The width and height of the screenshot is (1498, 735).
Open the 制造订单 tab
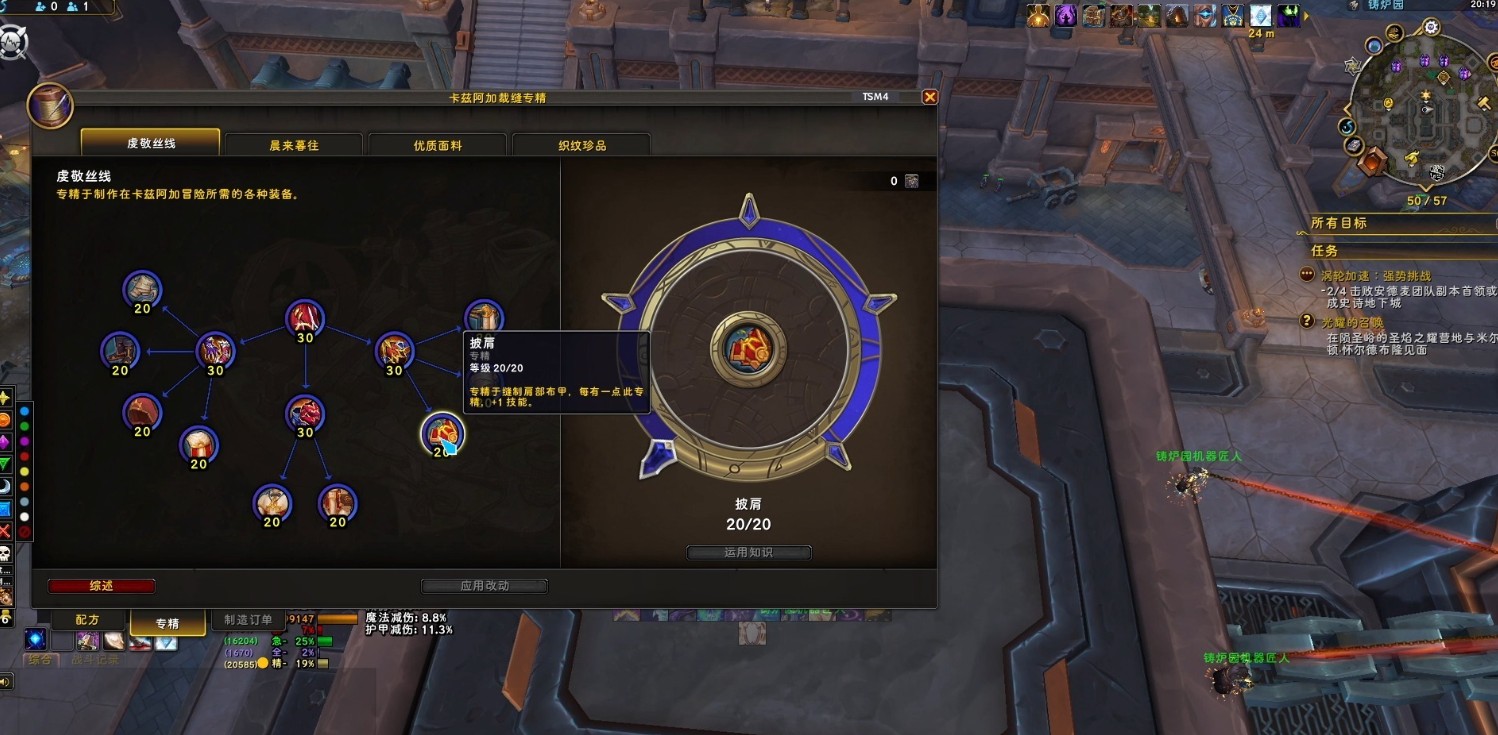click(x=248, y=619)
